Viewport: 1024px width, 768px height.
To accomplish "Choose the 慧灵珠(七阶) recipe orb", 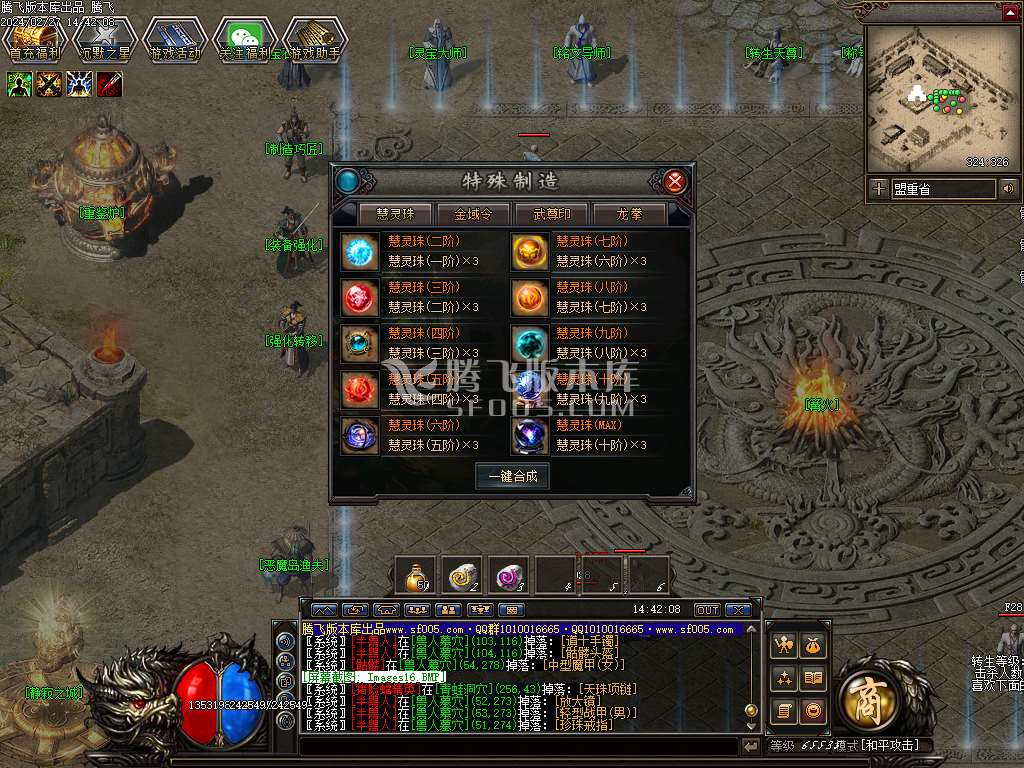I will [529, 251].
